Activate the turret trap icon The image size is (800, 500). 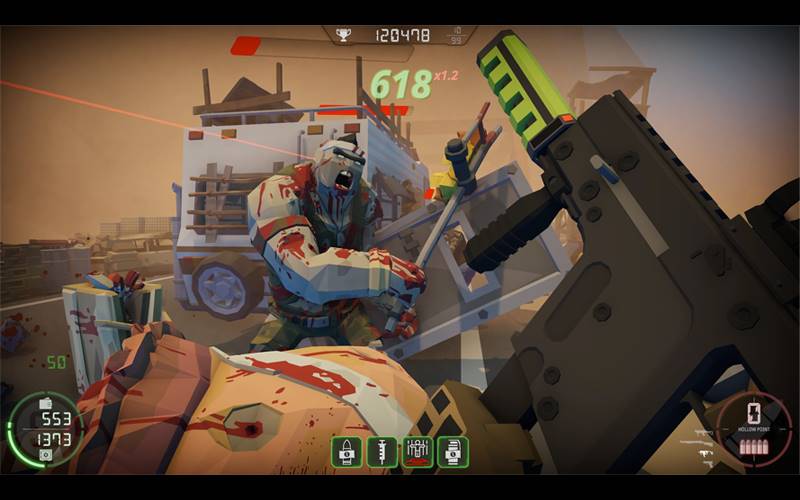pyautogui.click(x=418, y=452)
